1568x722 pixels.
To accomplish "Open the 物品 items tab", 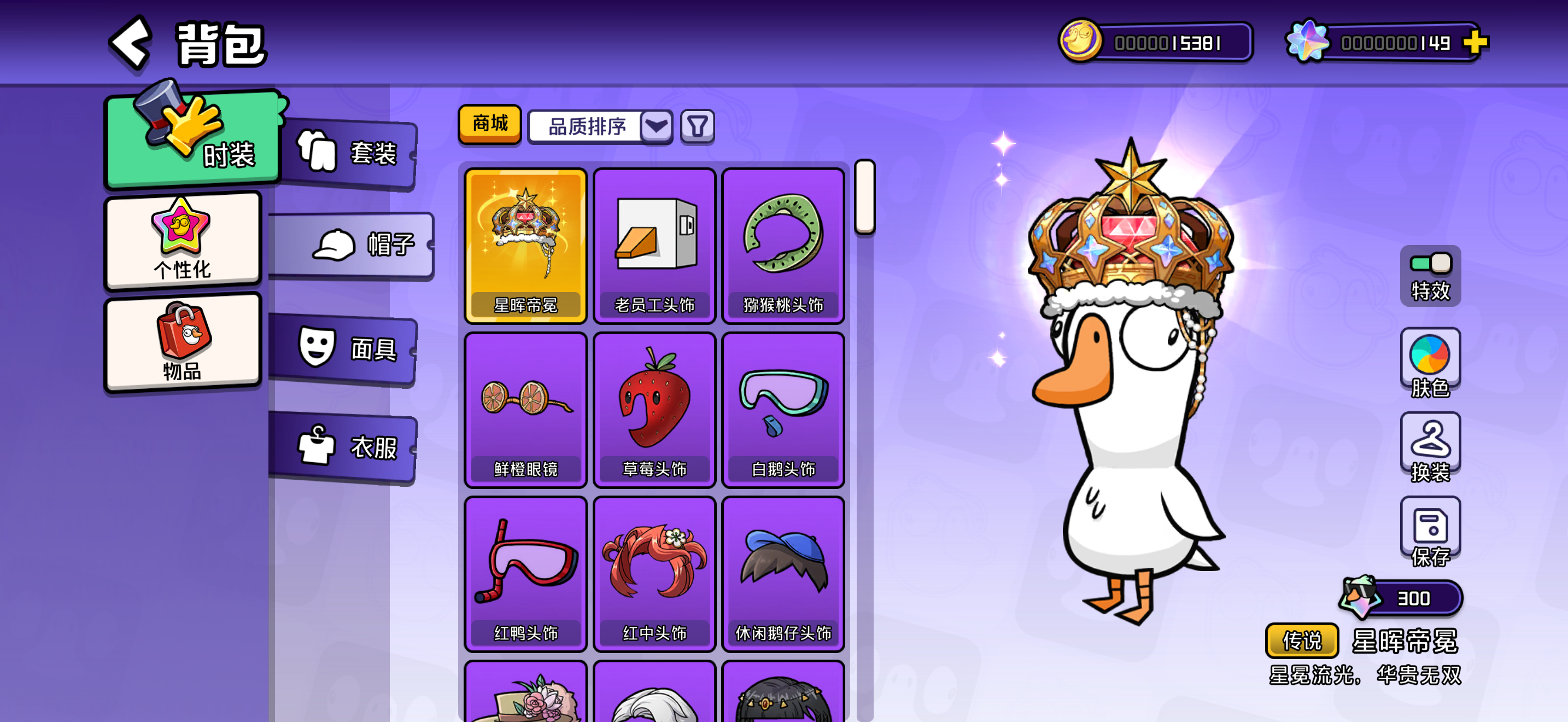I will pyautogui.click(x=183, y=342).
